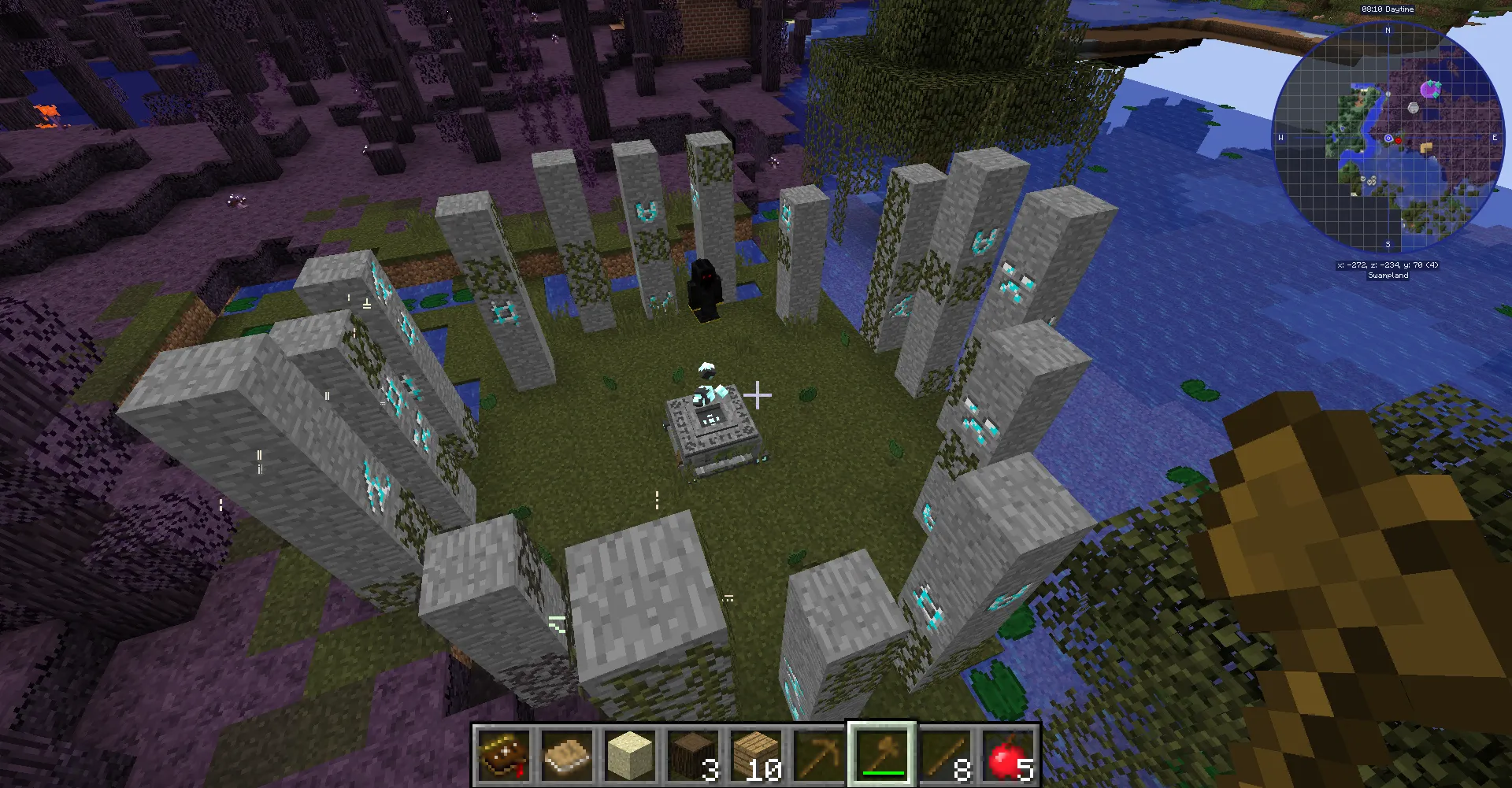Select the wooden pickaxe in the hotbar

point(819,754)
